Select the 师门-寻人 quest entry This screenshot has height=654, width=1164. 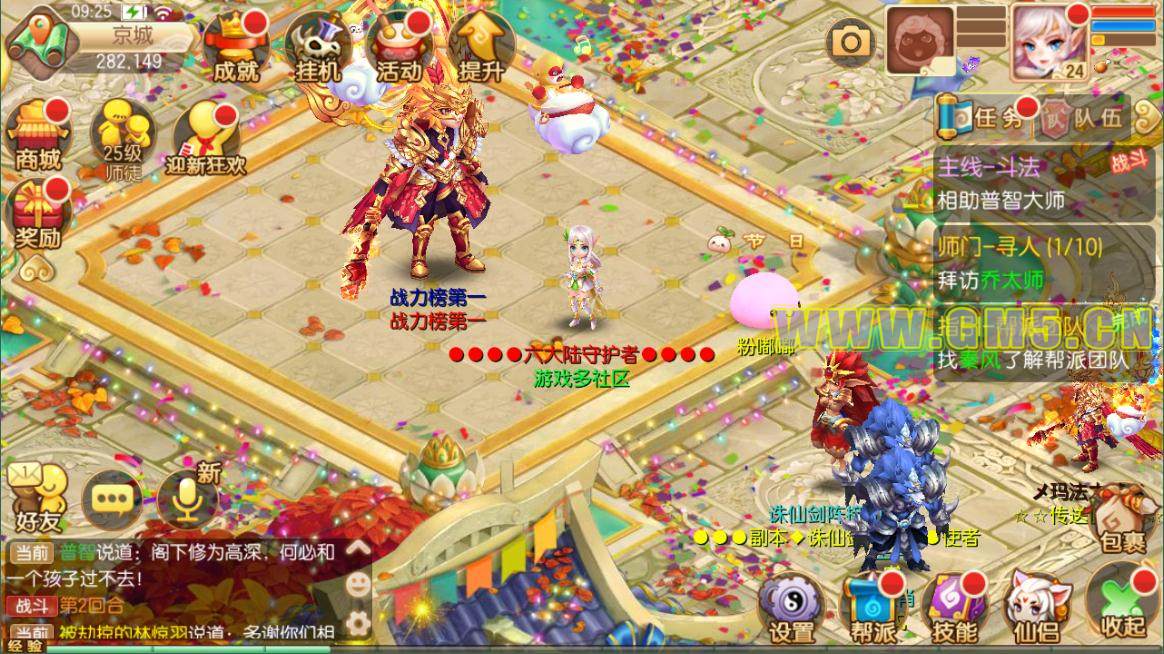(x=1030, y=262)
